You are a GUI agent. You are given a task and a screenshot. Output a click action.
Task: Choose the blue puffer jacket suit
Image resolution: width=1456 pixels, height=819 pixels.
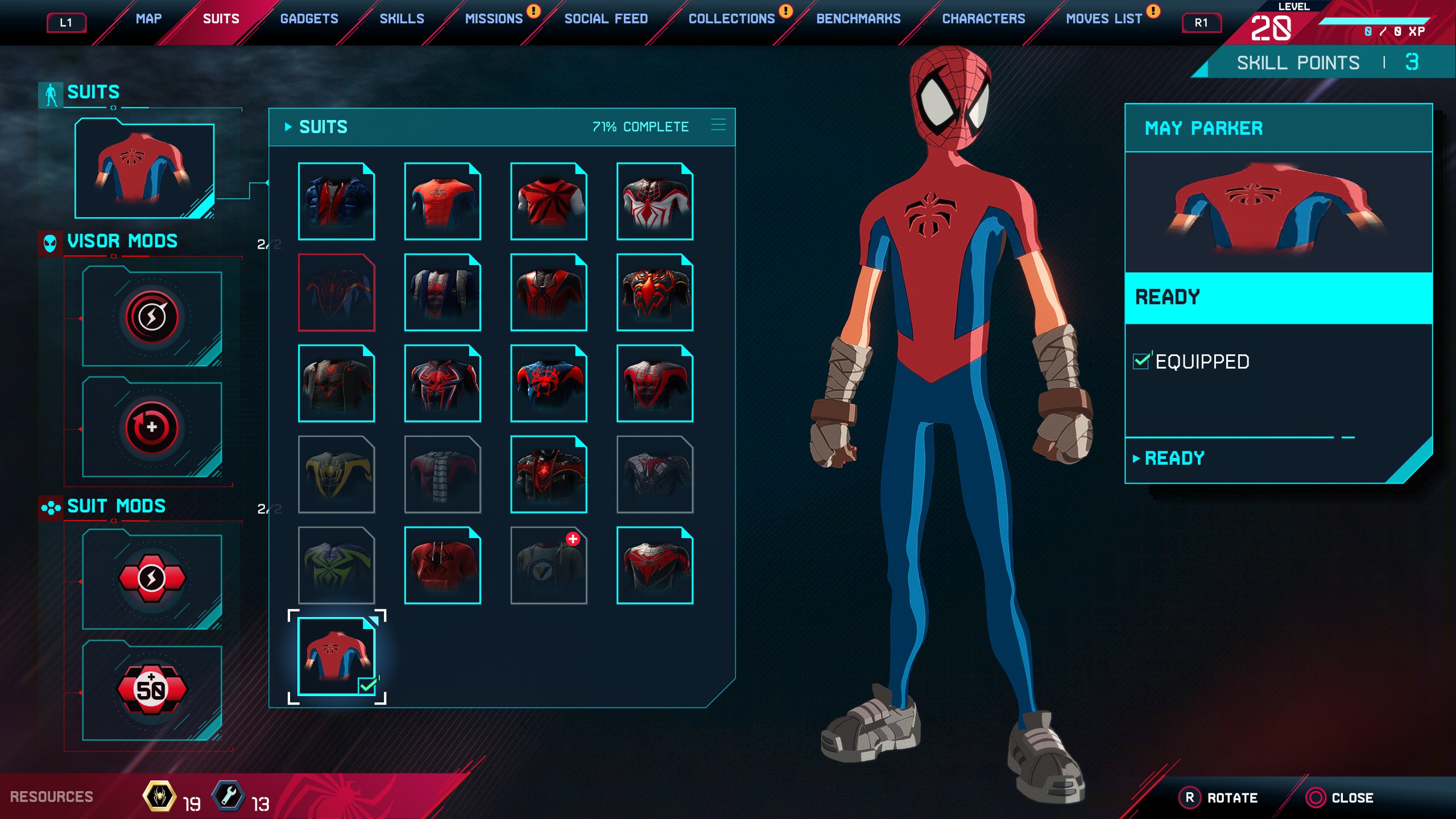[336, 201]
